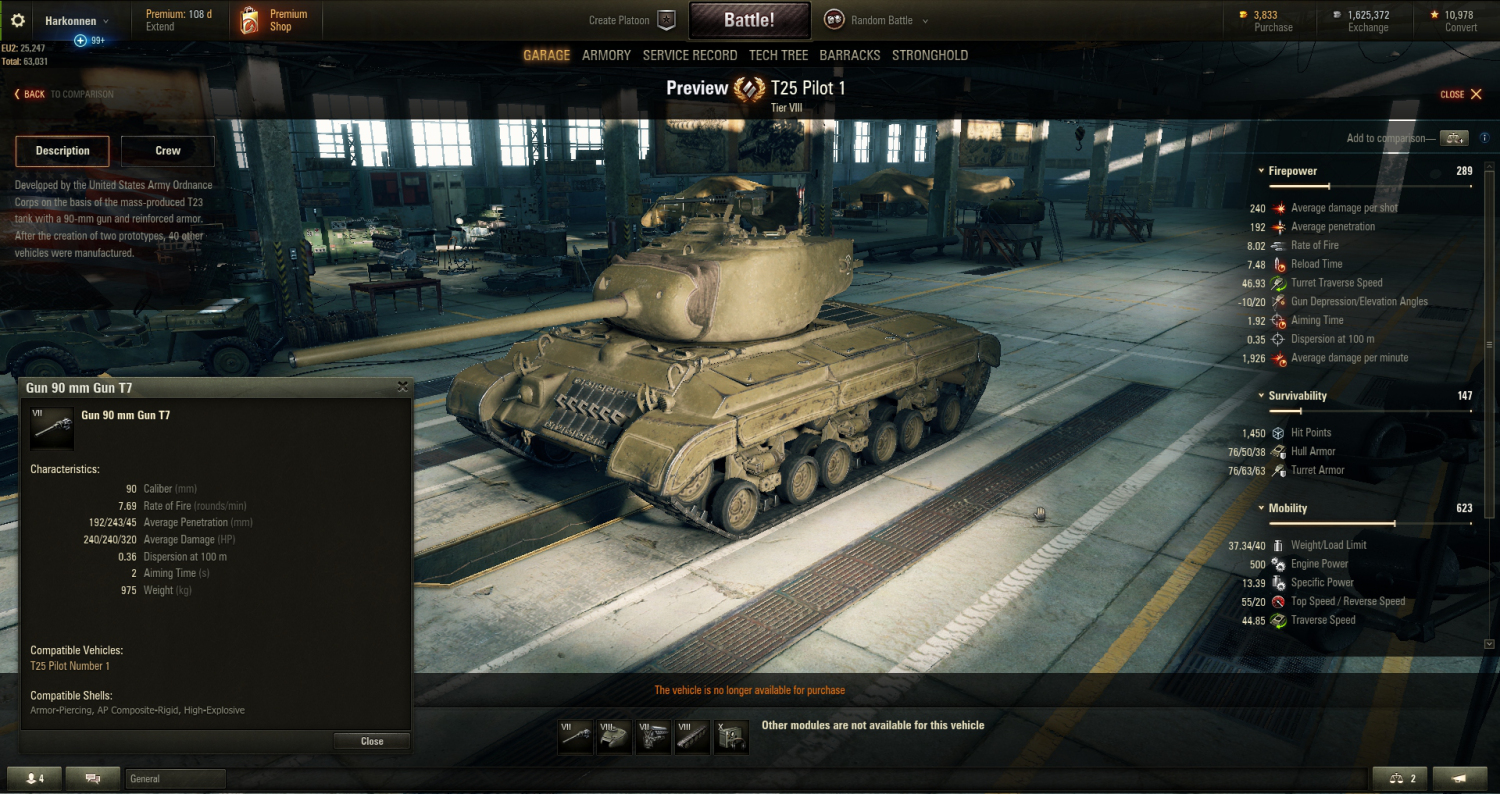Add the vehicle to comparison
This screenshot has height=794, width=1500.
pyautogui.click(x=1454, y=138)
